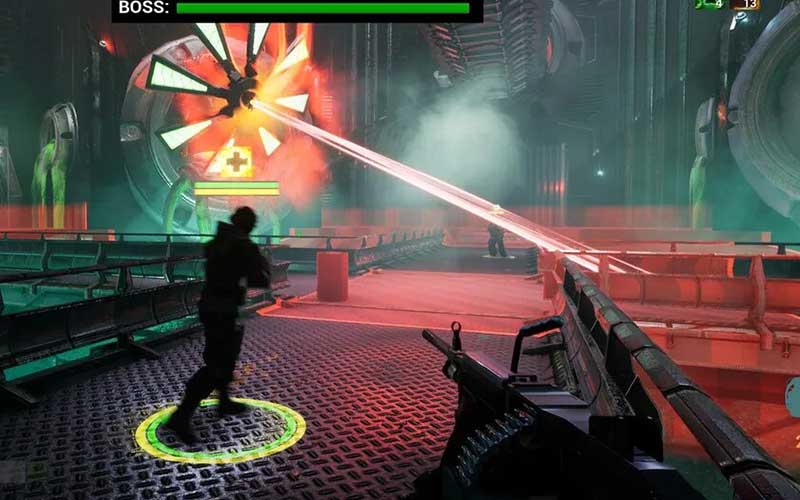Click the green HUD icon showing 4
The width and height of the screenshot is (800, 500).
[709, 5]
